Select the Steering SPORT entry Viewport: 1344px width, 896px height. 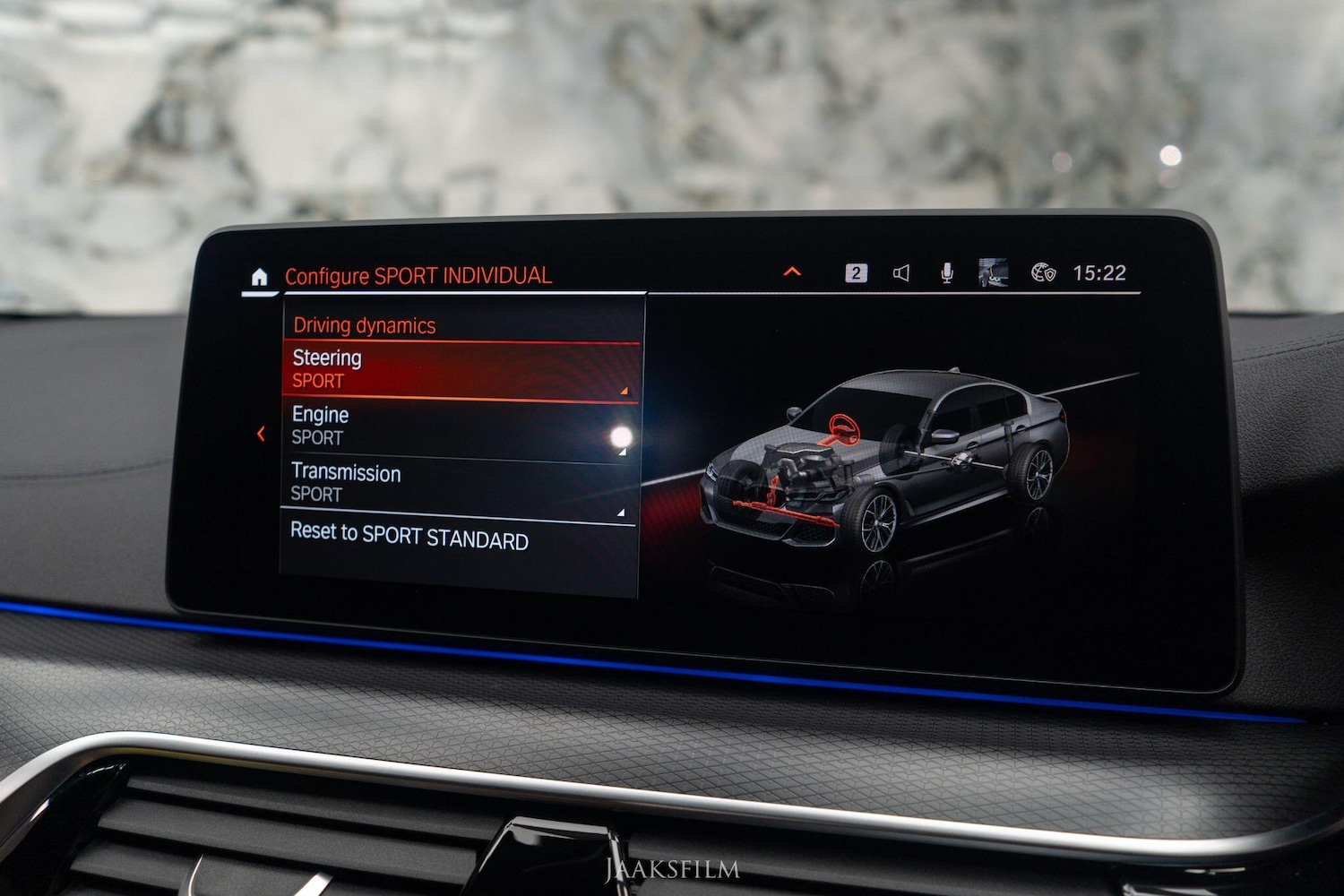pos(461,369)
